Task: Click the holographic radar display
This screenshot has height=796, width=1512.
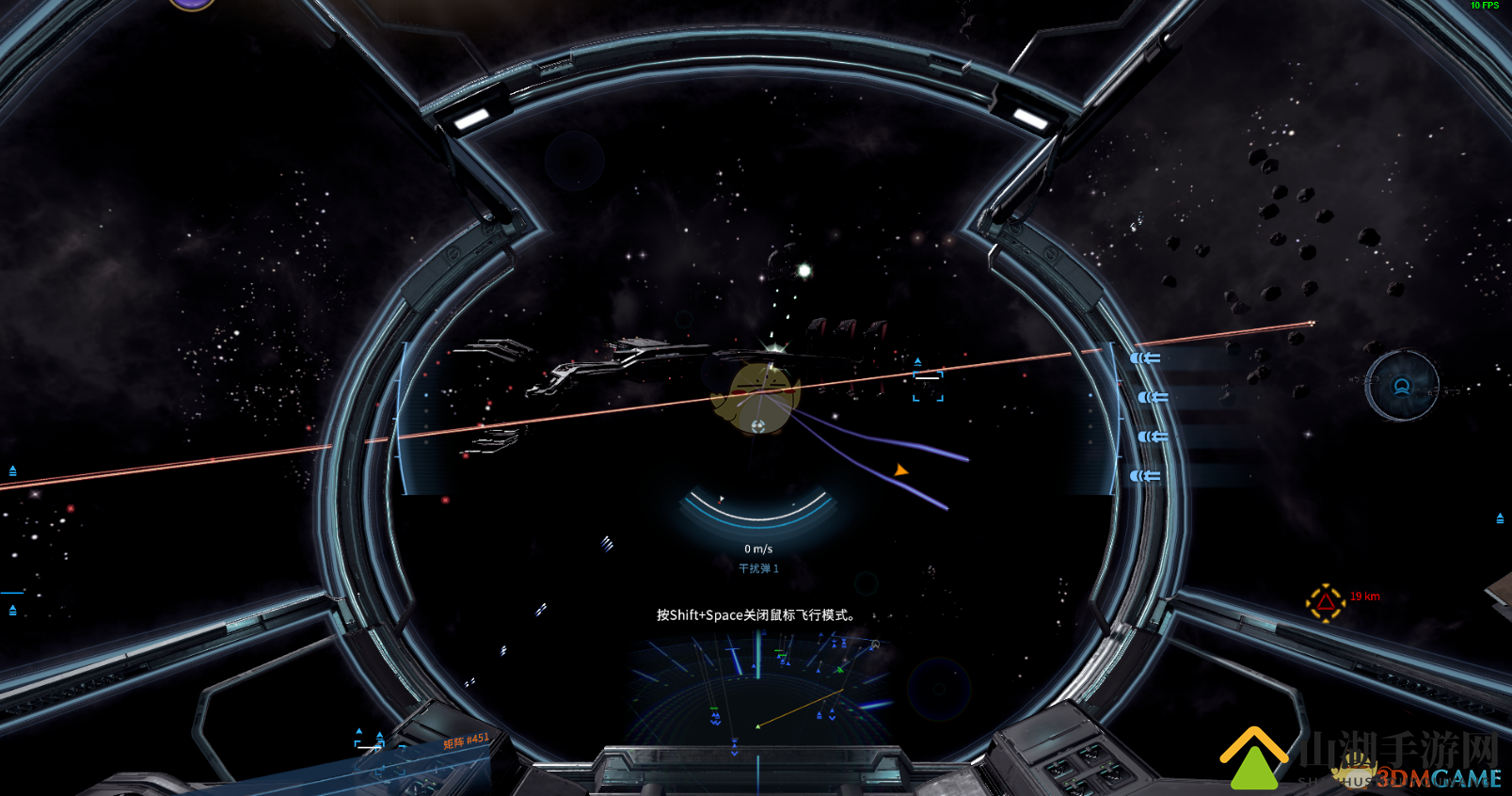Action: [758, 690]
